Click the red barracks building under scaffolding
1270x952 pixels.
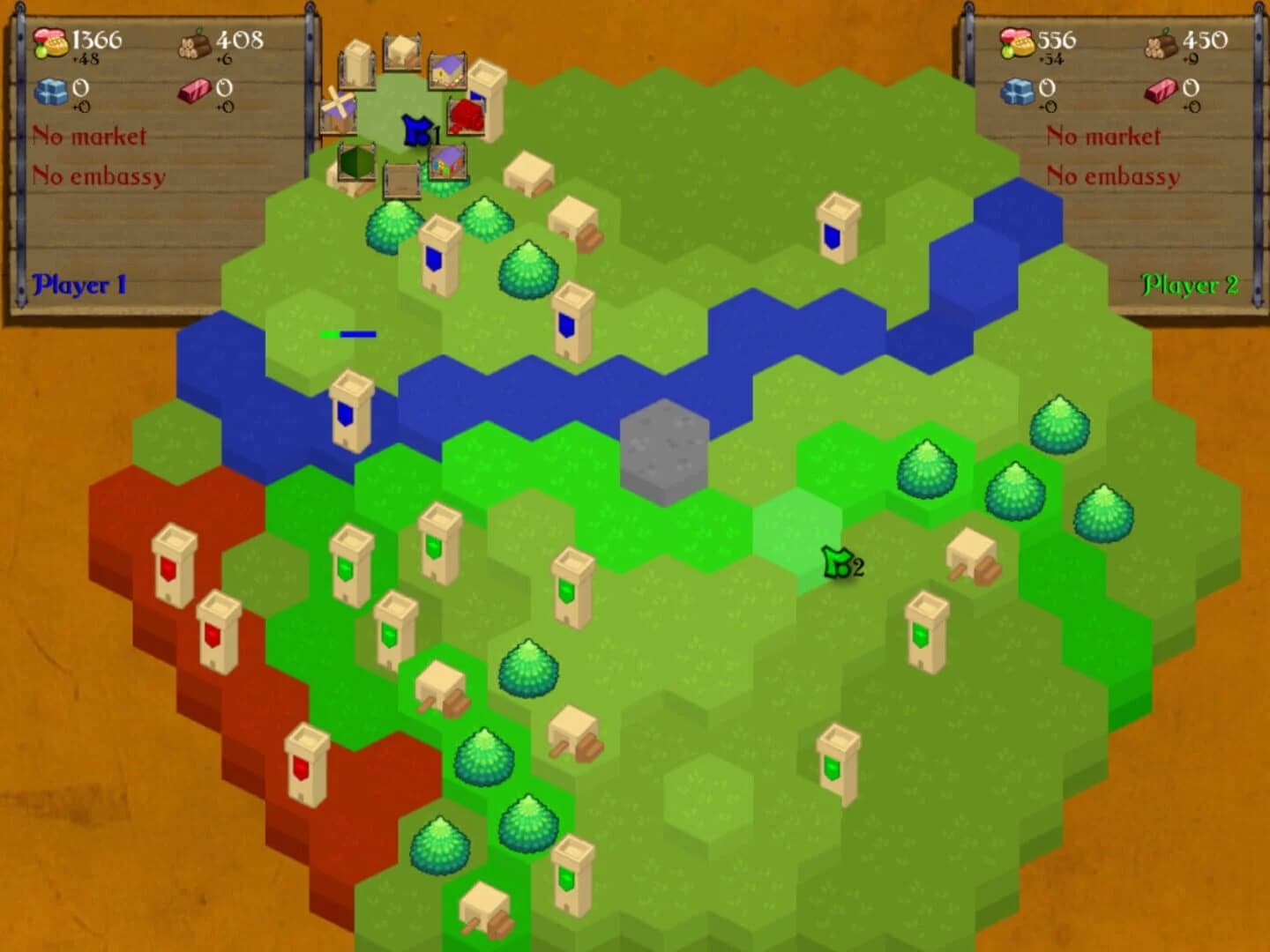click(467, 116)
